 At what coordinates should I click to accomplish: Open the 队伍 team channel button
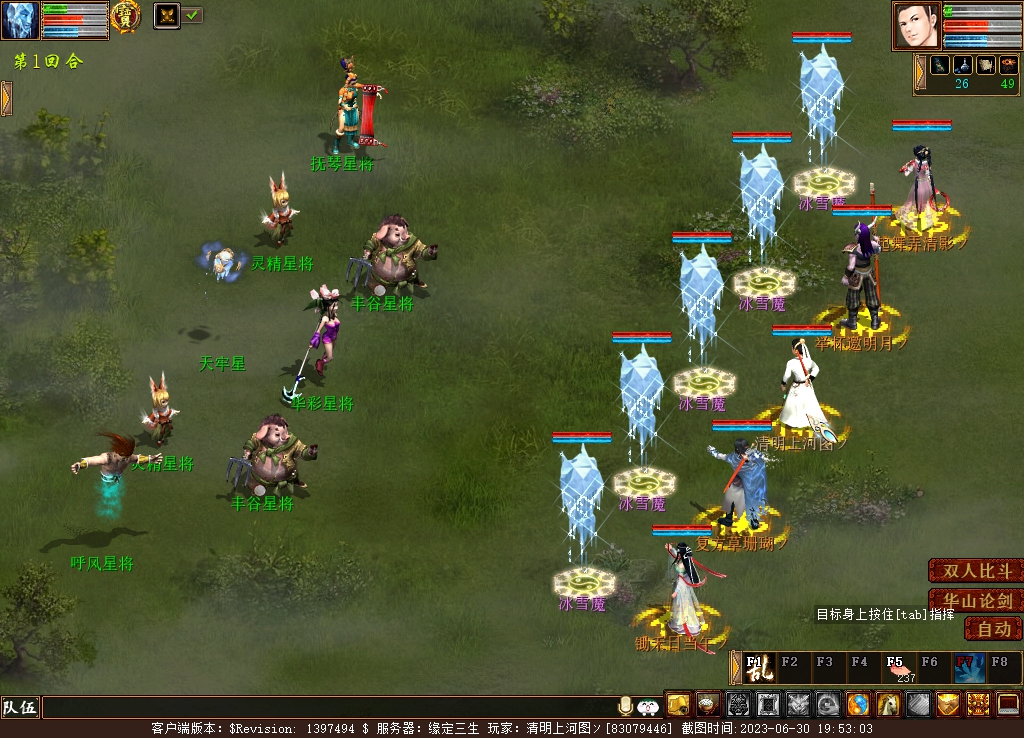click(20, 707)
